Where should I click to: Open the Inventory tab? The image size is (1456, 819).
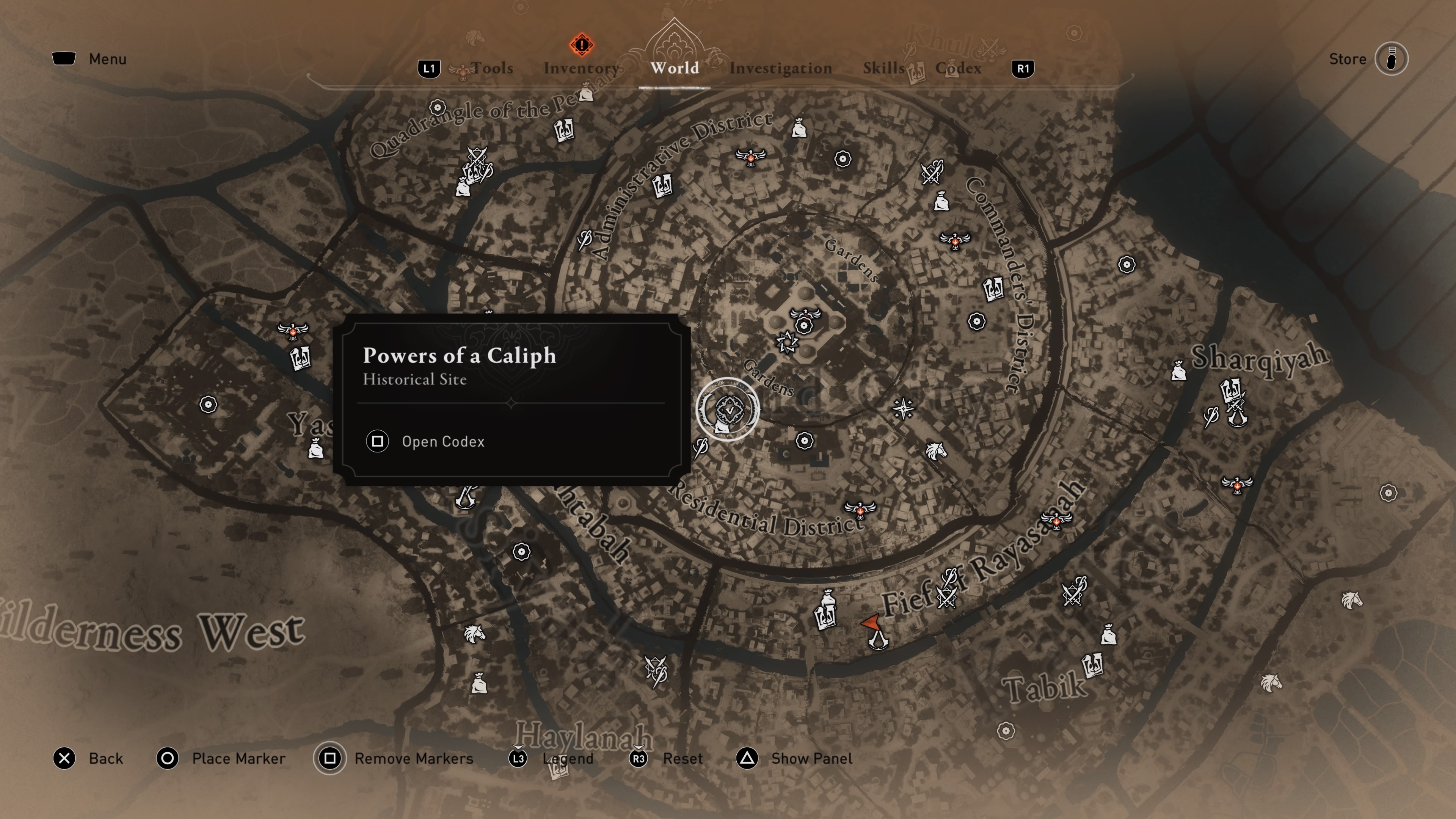point(581,68)
